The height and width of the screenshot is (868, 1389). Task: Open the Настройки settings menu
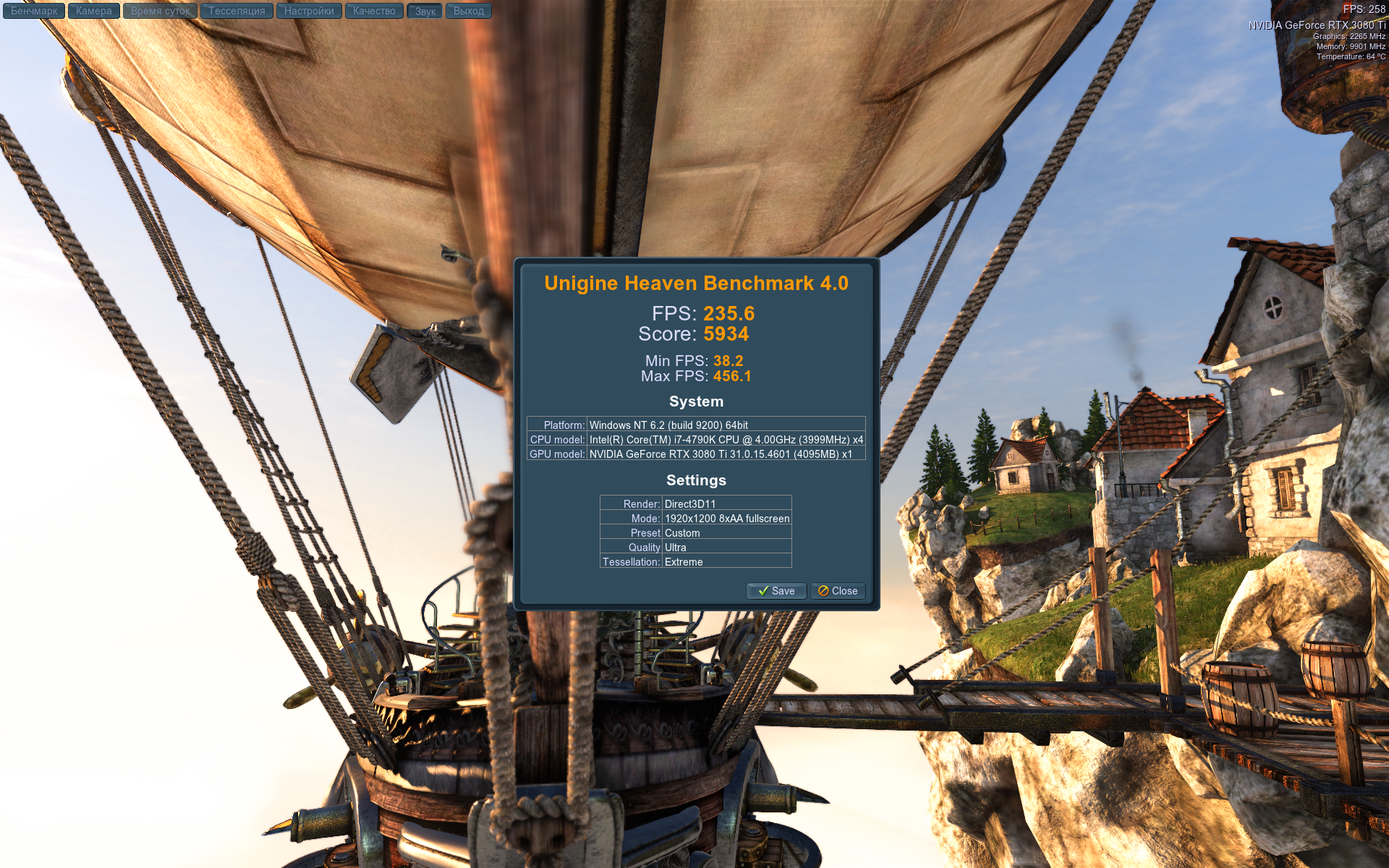point(309,11)
